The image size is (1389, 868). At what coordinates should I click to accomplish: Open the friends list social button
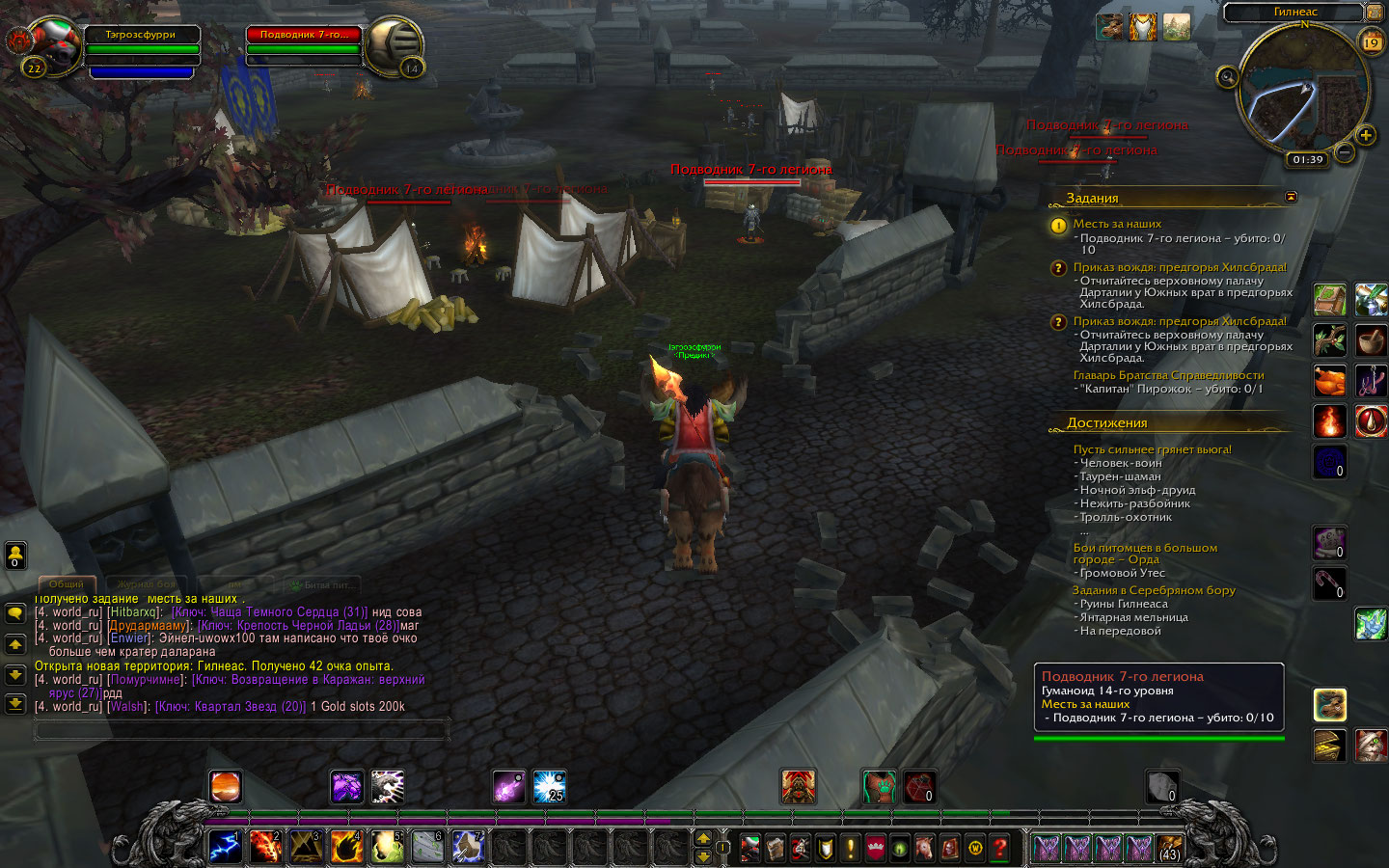15,555
